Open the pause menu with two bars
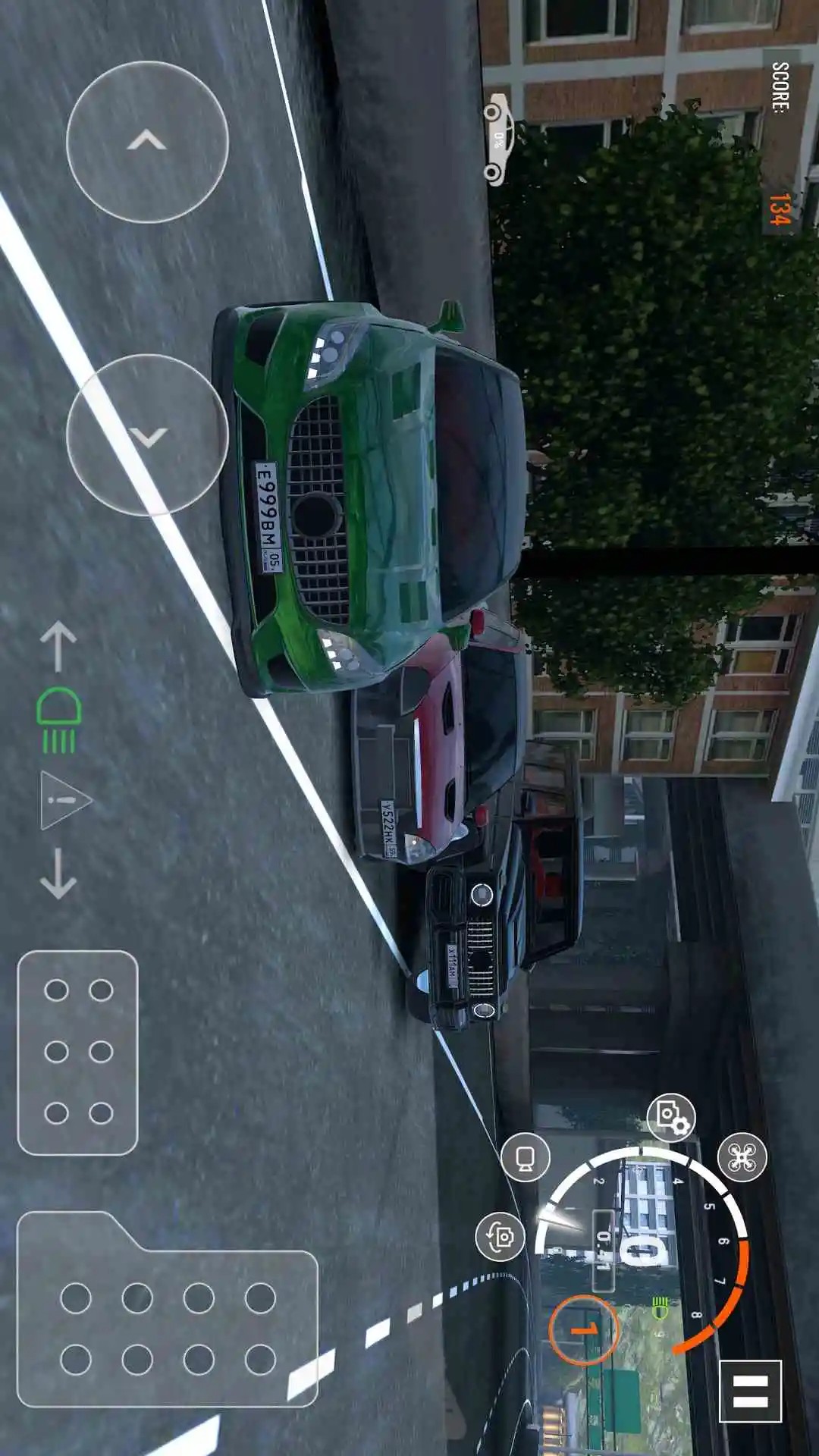This screenshot has height=1456, width=819. tap(750, 1391)
